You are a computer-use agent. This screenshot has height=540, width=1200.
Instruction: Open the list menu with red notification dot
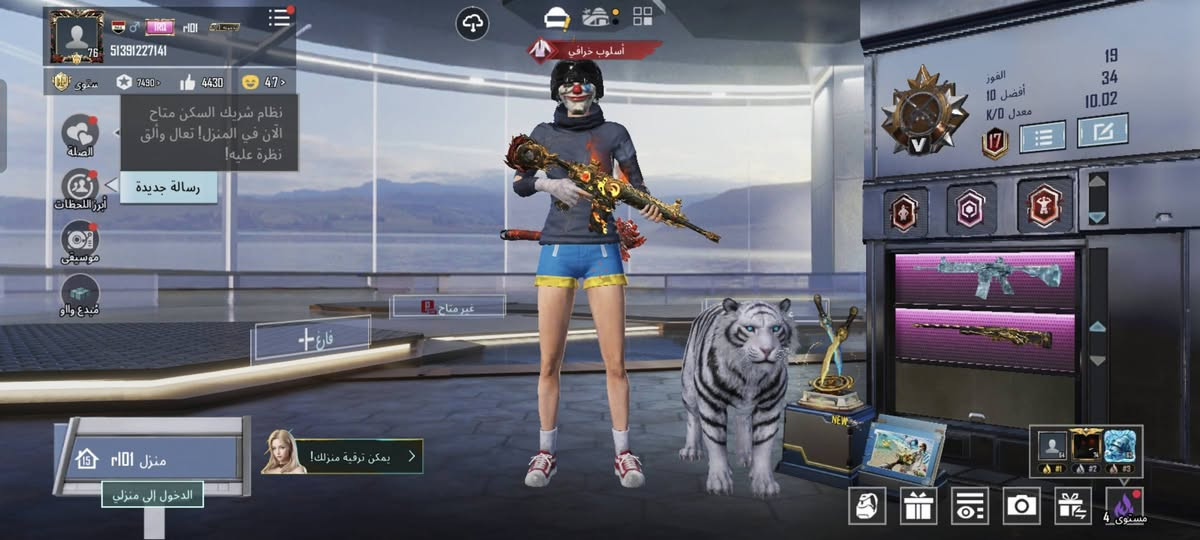(x=280, y=17)
